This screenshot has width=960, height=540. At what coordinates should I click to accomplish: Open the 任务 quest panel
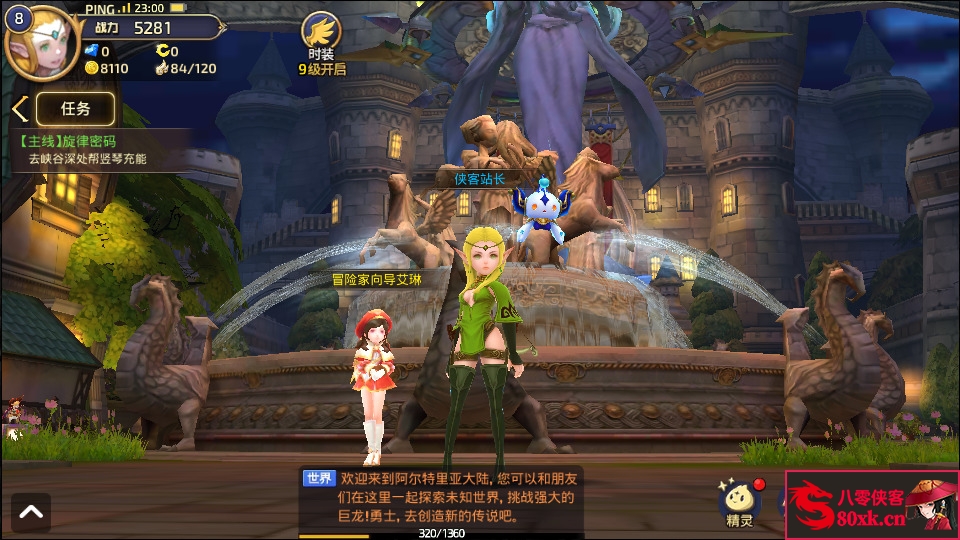click(76, 109)
